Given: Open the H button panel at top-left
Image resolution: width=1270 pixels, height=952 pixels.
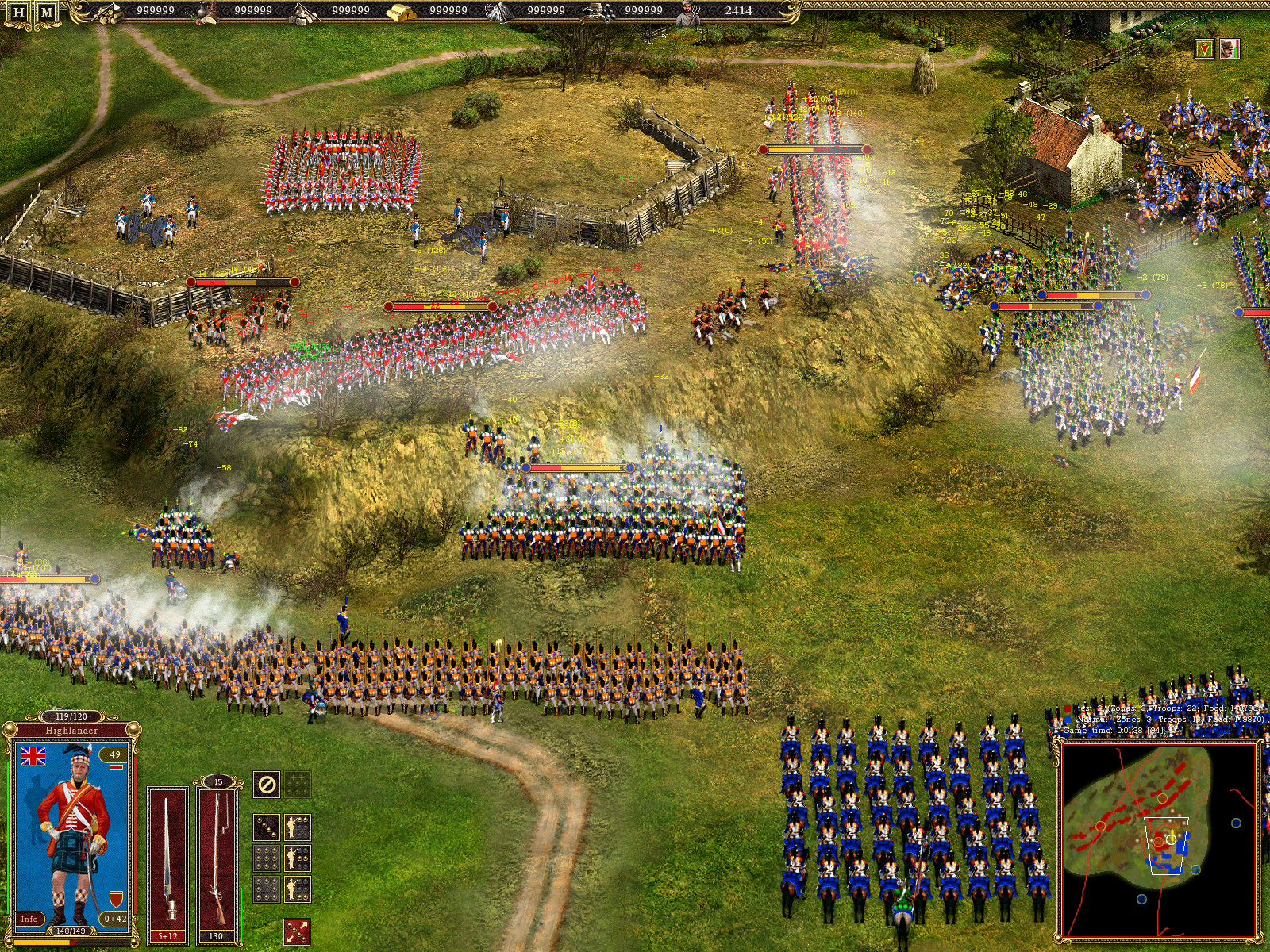Looking at the screenshot, I should 18,12.
